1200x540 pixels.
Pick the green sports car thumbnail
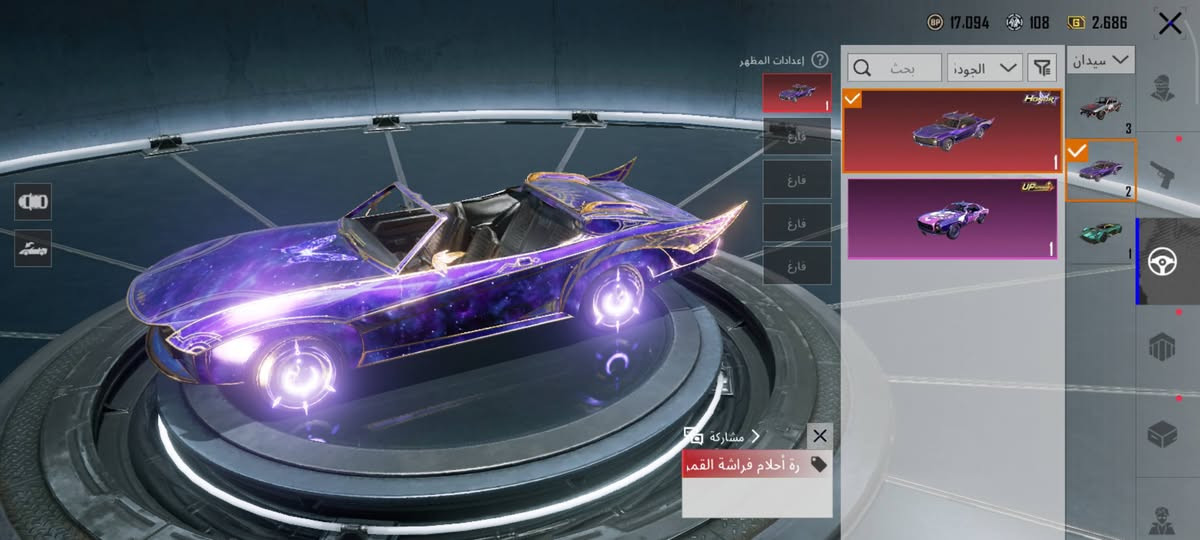click(x=1101, y=233)
